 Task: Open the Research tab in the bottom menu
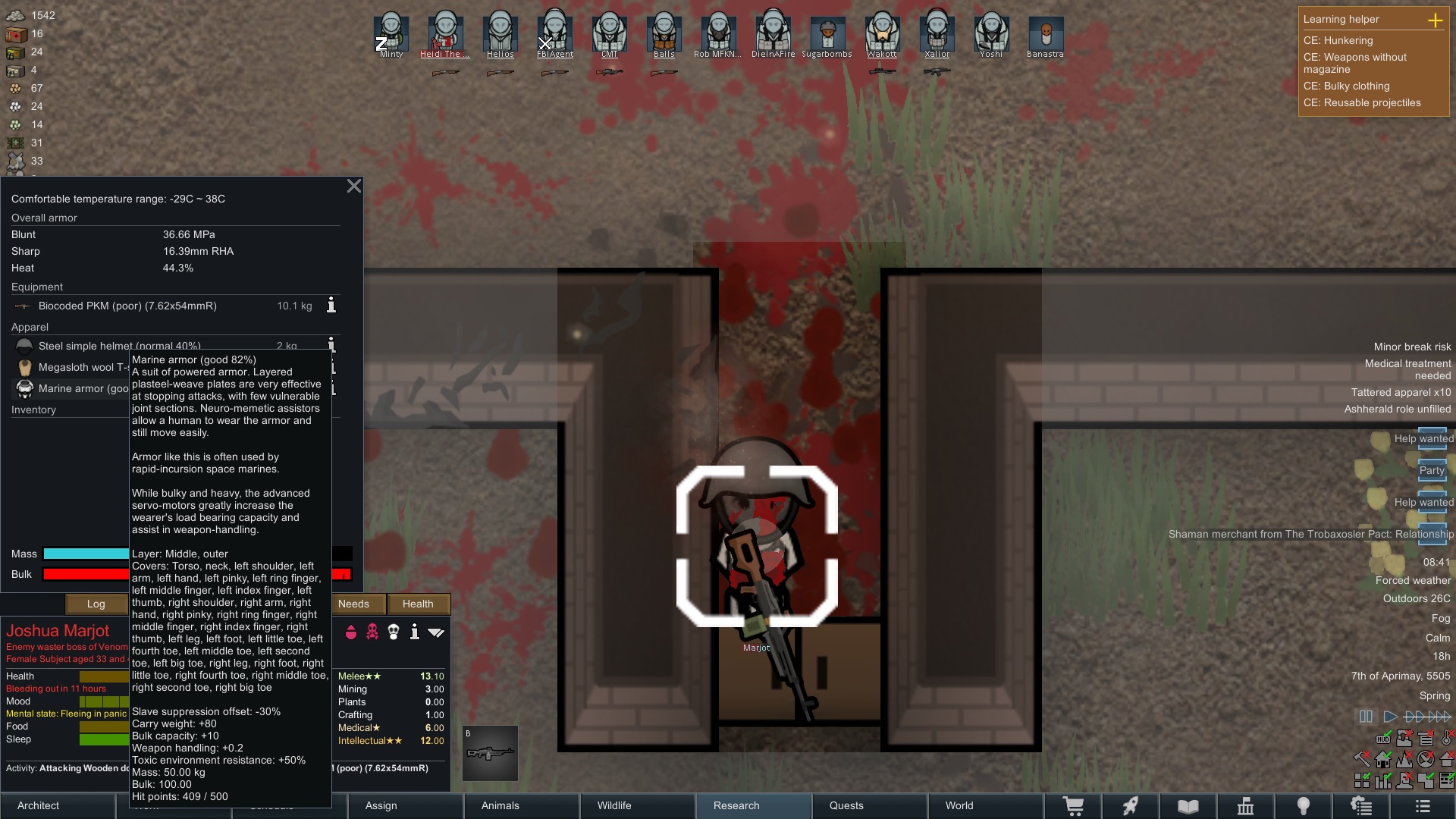click(736, 805)
